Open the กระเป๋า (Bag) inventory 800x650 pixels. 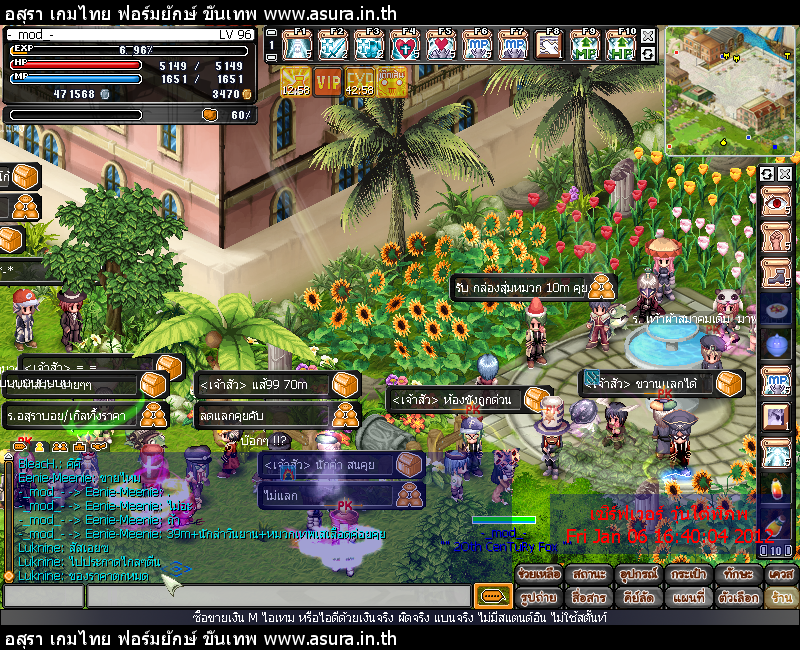point(688,575)
